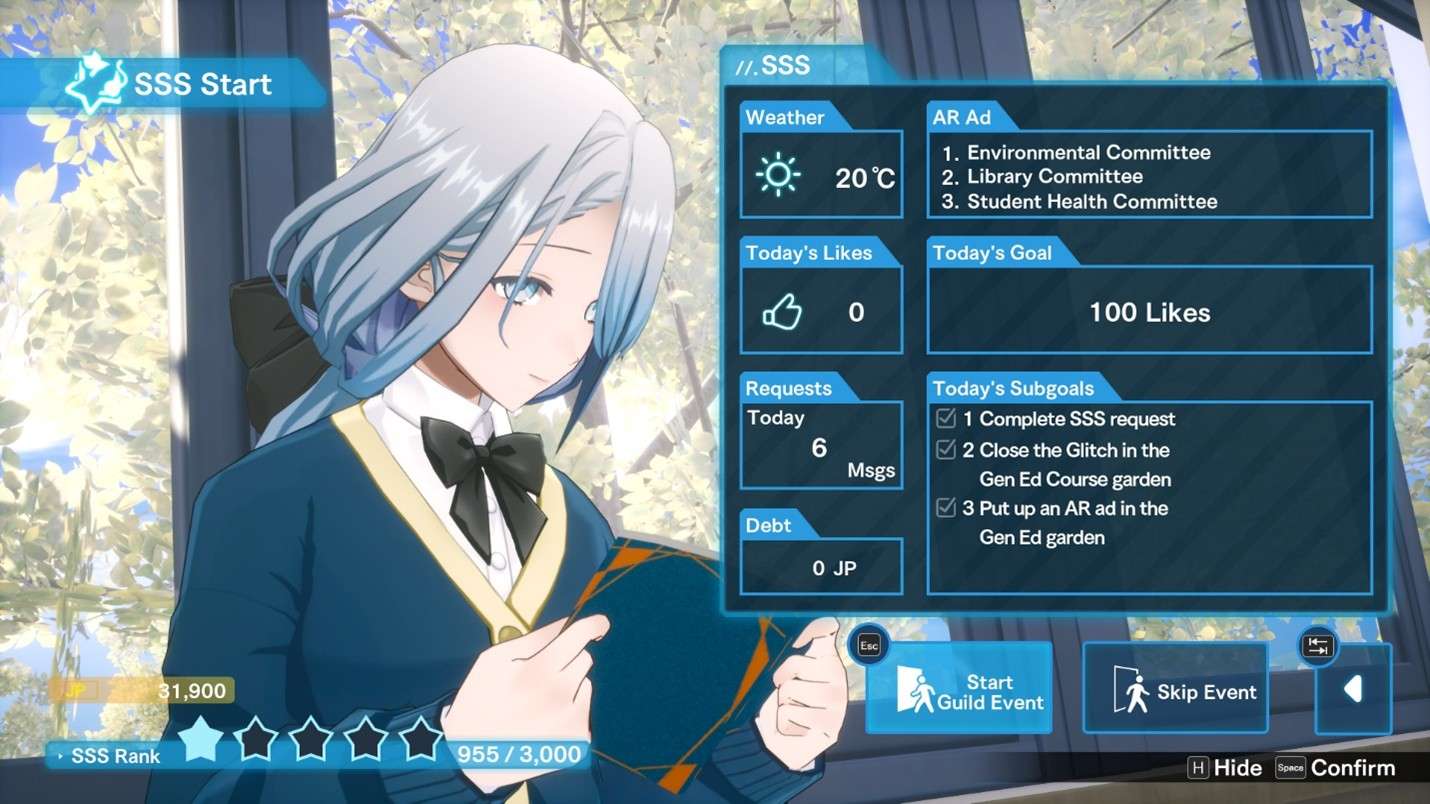Click the Confirm option
1430x804 pixels.
[1335, 768]
